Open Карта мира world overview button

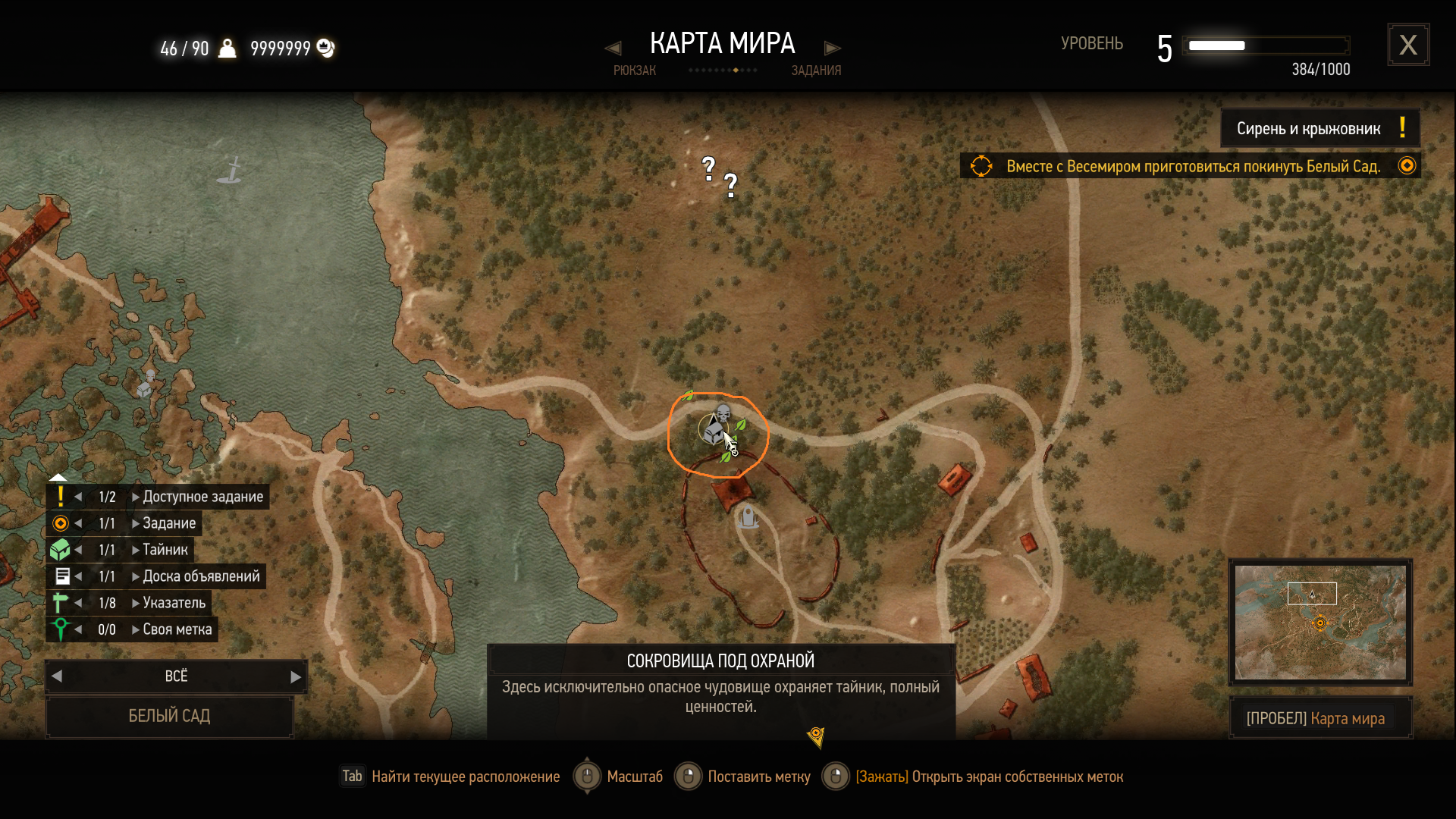click(x=1319, y=718)
